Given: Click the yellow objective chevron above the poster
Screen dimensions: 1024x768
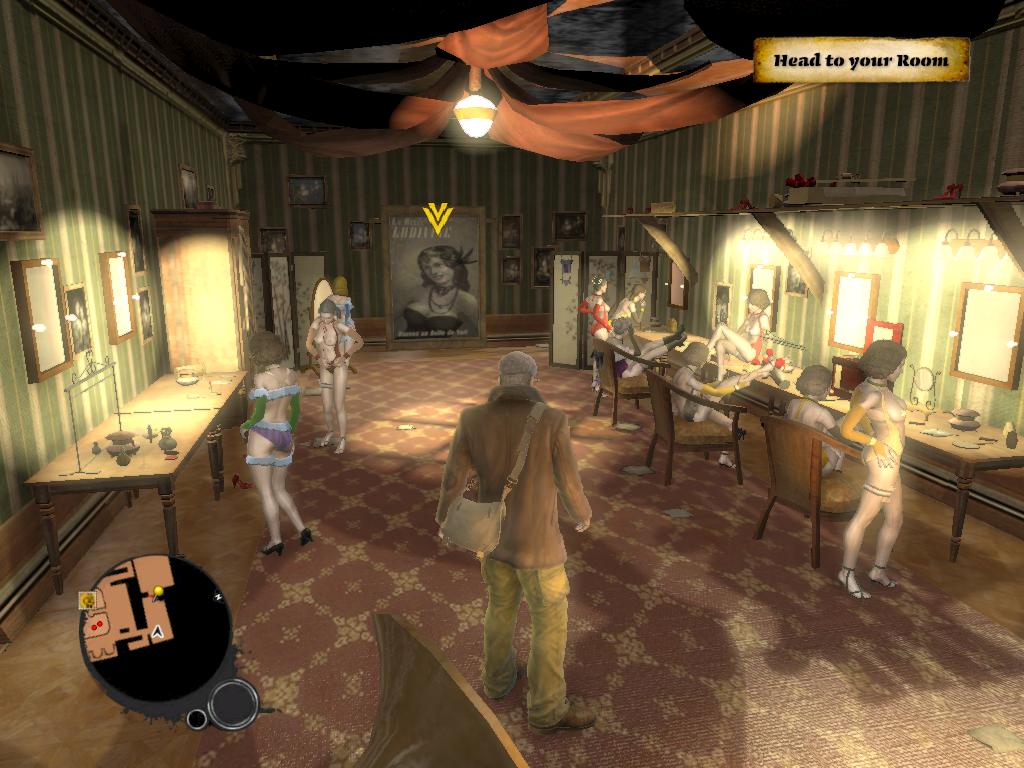Looking at the screenshot, I should 436,217.
